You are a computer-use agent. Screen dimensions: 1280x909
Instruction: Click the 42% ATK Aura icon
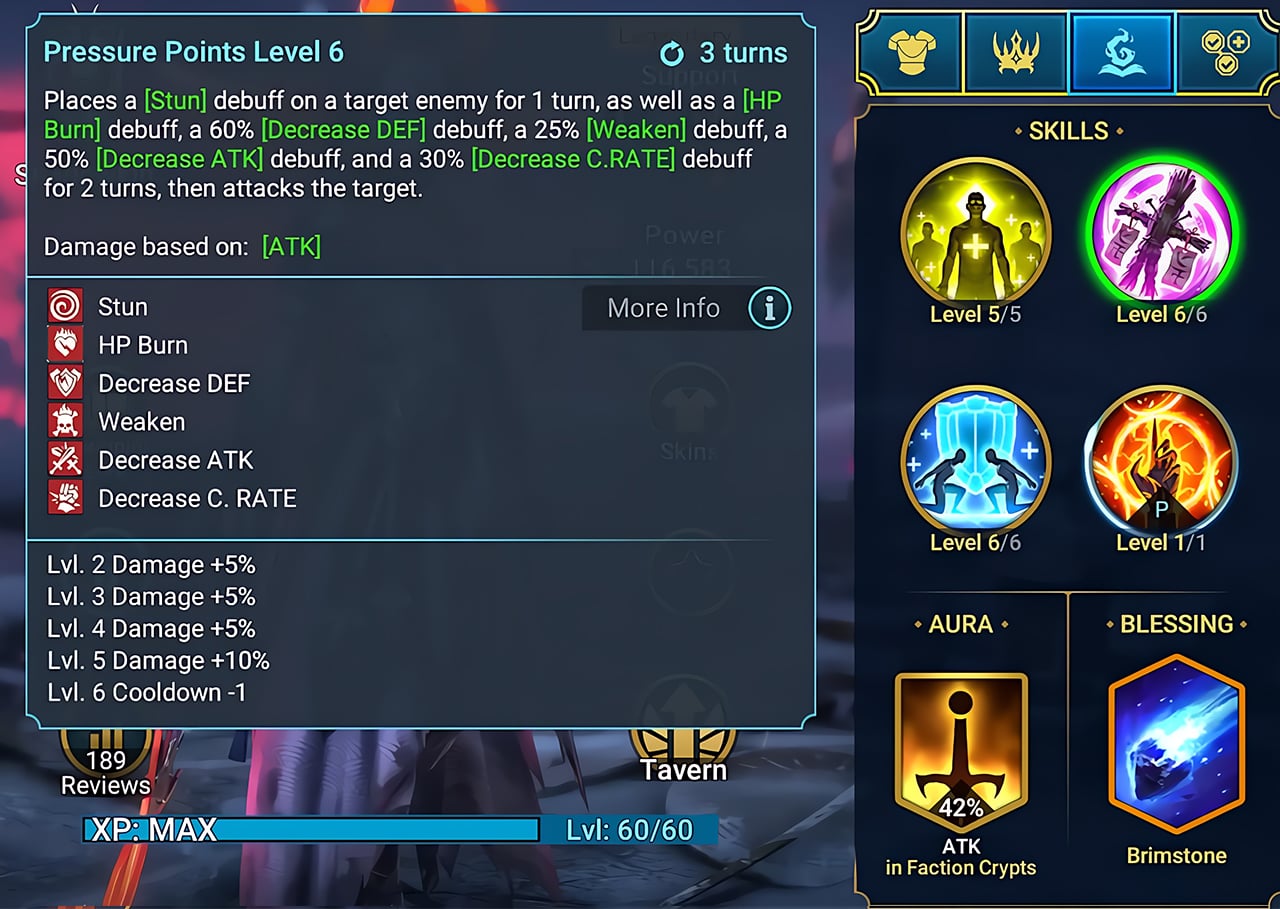tap(961, 742)
